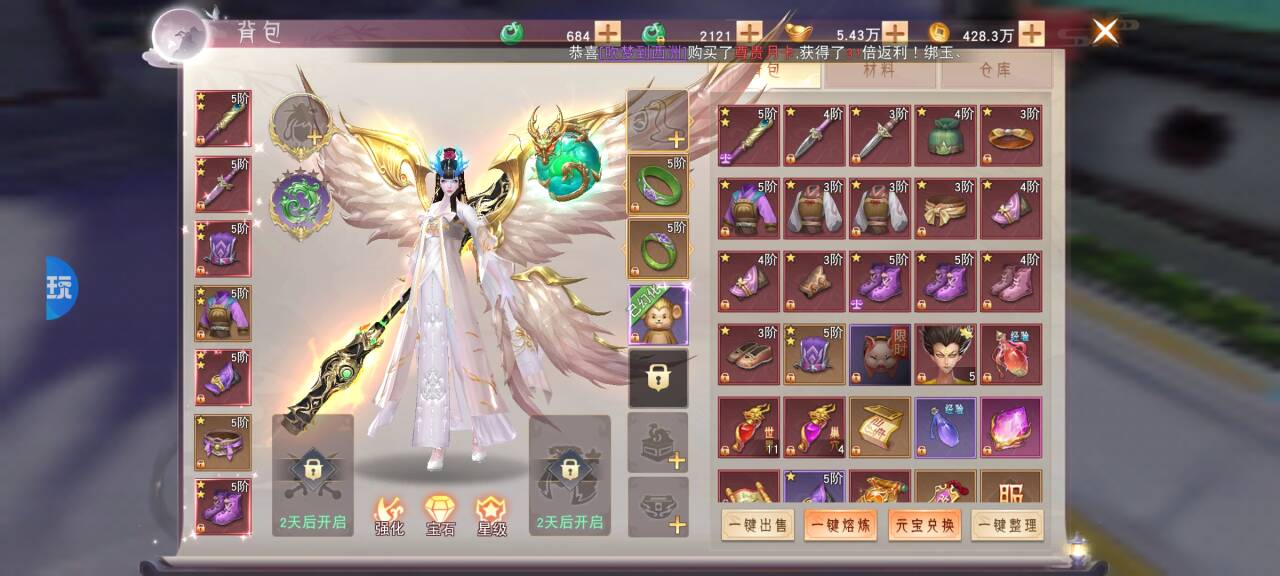This screenshot has width=1280, height=576.
Task: Select the golden scroll item
Action: pos(880,427)
